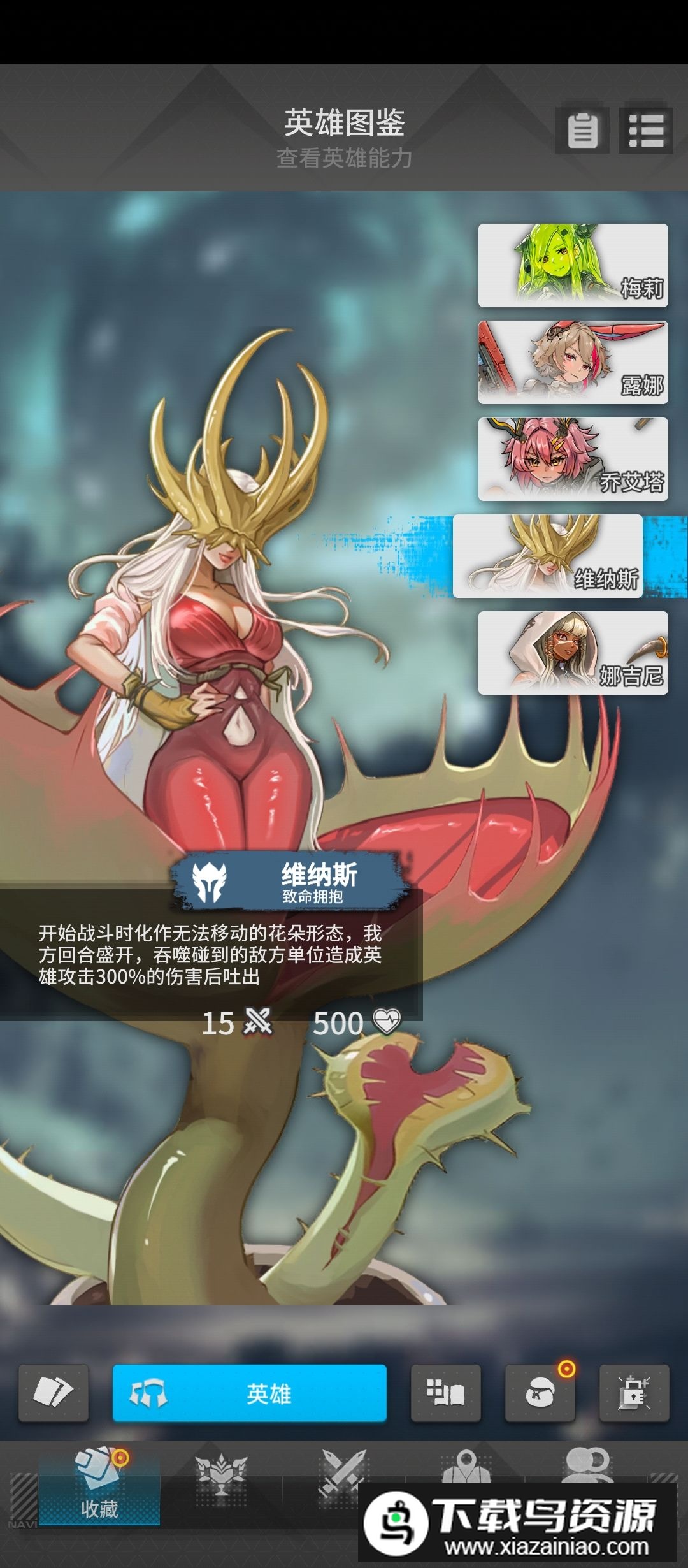688x1568 pixels.
Task: Open the pouch tab with notification dot
Action: pos(540,1393)
